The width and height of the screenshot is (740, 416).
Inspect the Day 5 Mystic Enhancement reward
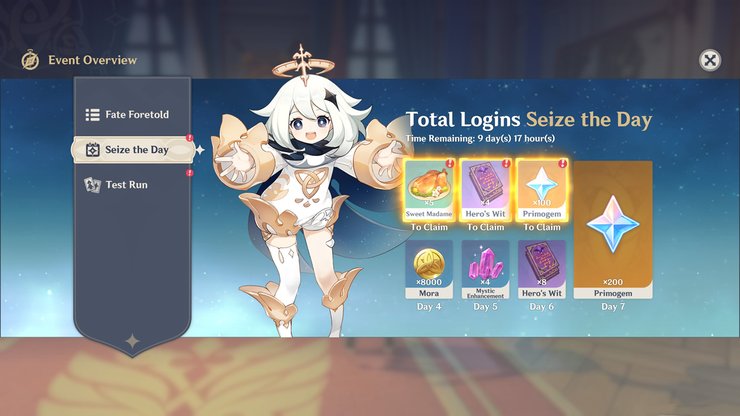tap(485, 269)
